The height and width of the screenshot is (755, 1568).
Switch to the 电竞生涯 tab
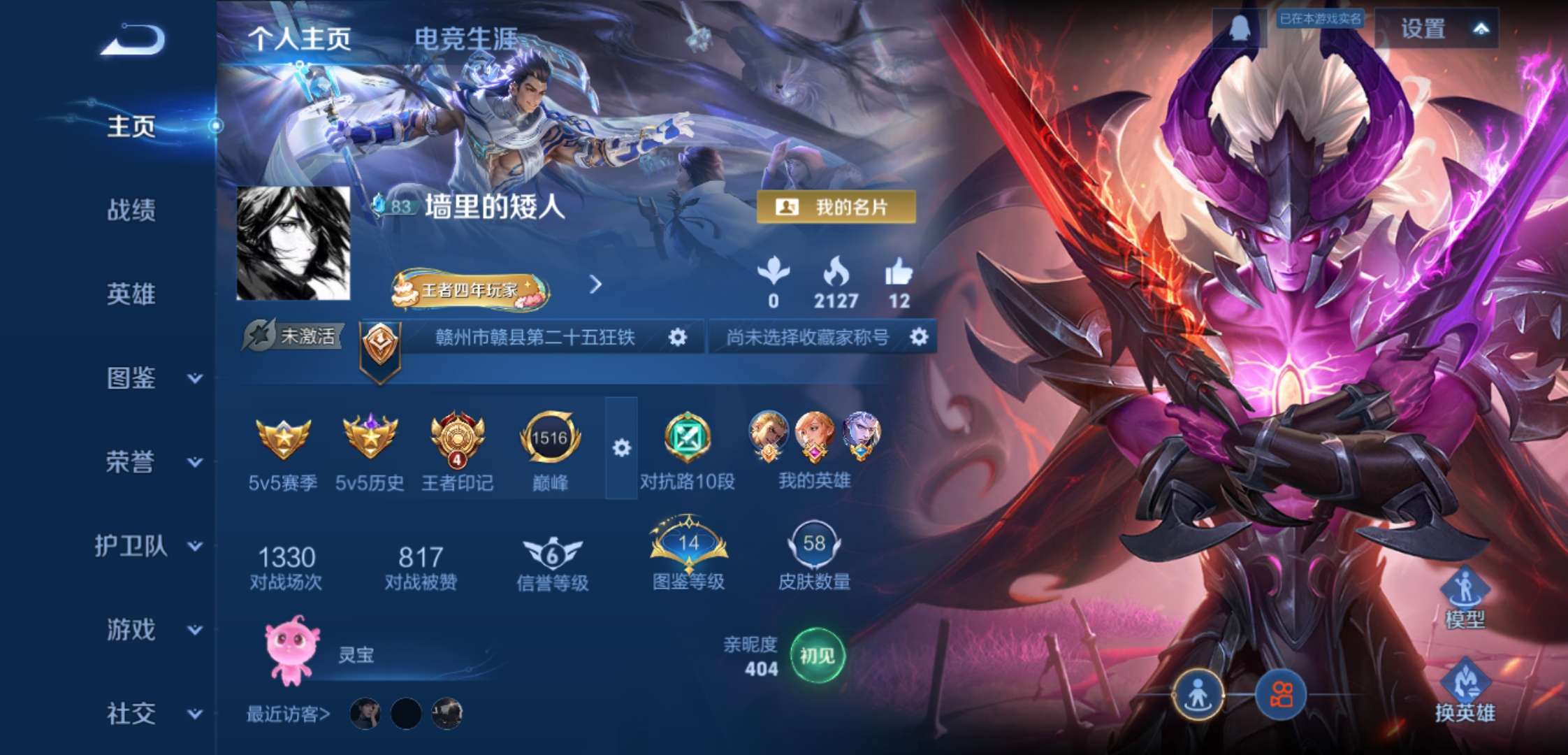pyautogui.click(x=467, y=38)
